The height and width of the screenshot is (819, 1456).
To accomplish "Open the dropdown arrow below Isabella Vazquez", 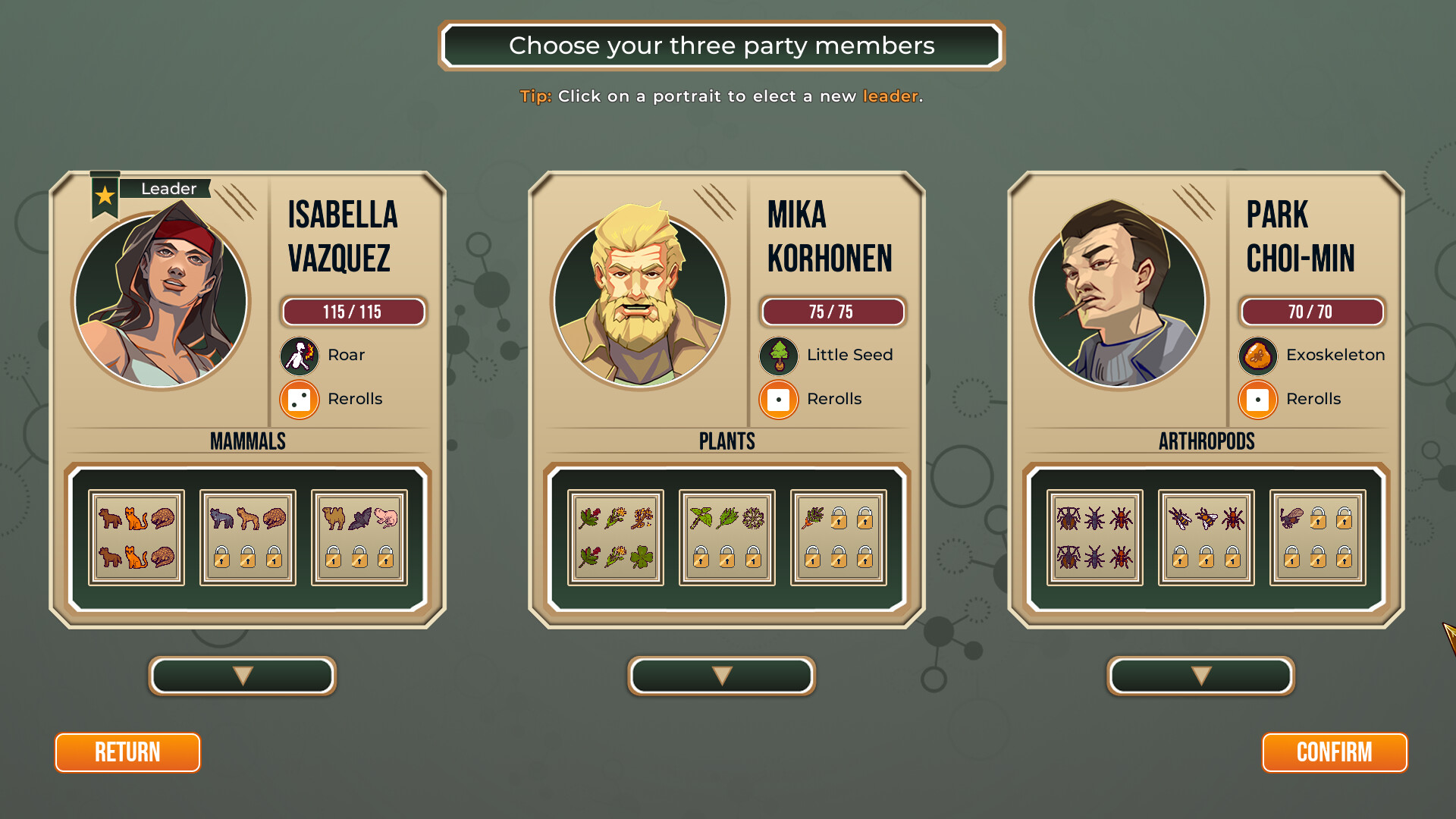I will point(243,676).
